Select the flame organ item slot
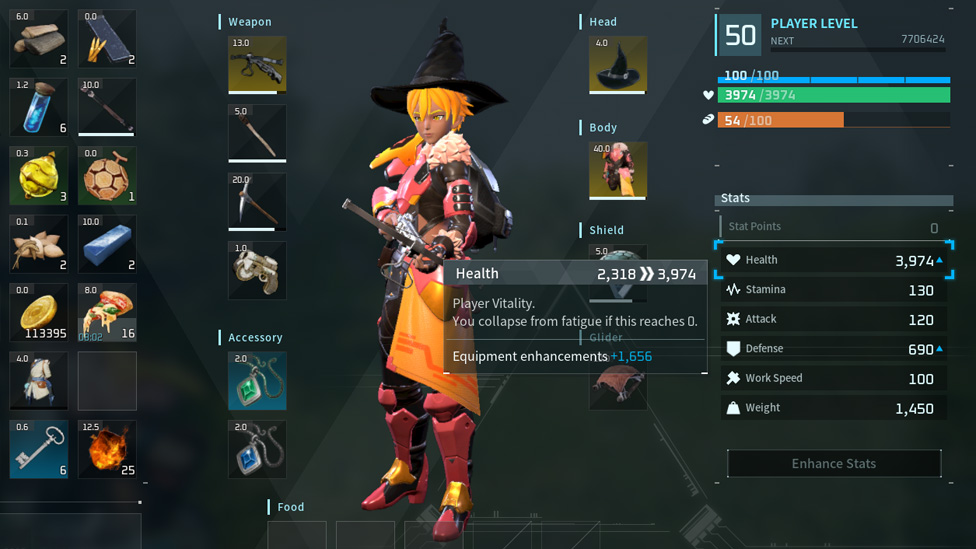The width and height of the screenshot is (976, 549). [107, 449]
